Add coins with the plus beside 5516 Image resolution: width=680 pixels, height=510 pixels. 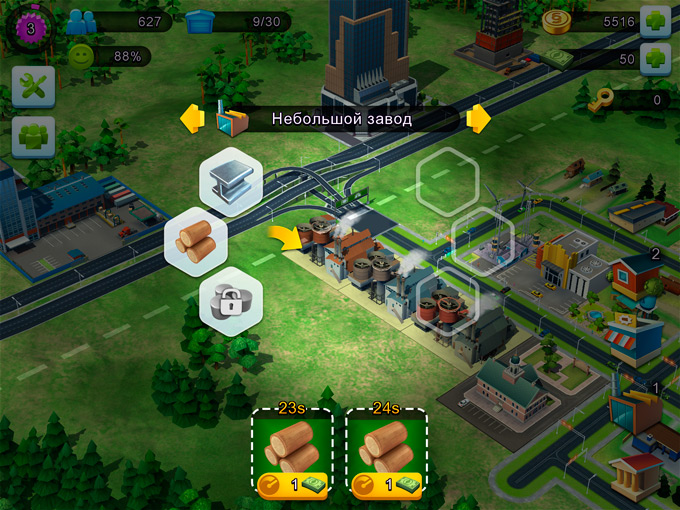tap(654, 23)
